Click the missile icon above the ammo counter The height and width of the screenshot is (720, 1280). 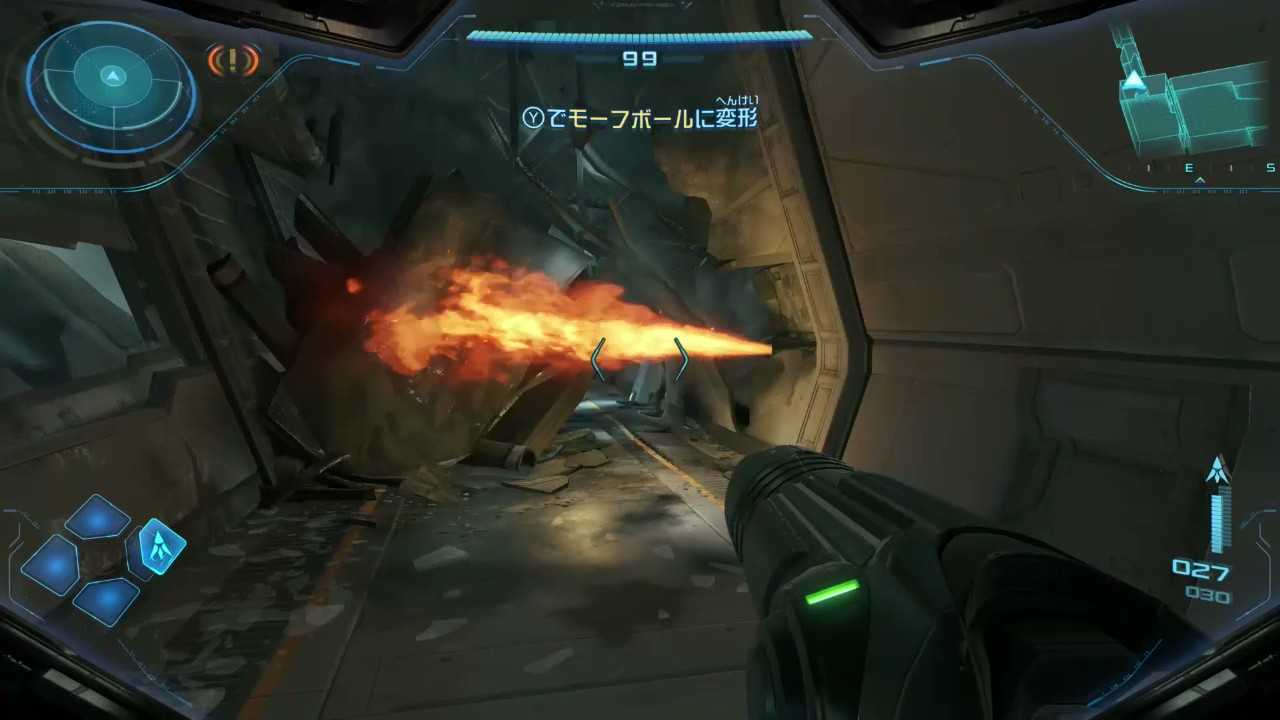click(x=1216, y=468)
